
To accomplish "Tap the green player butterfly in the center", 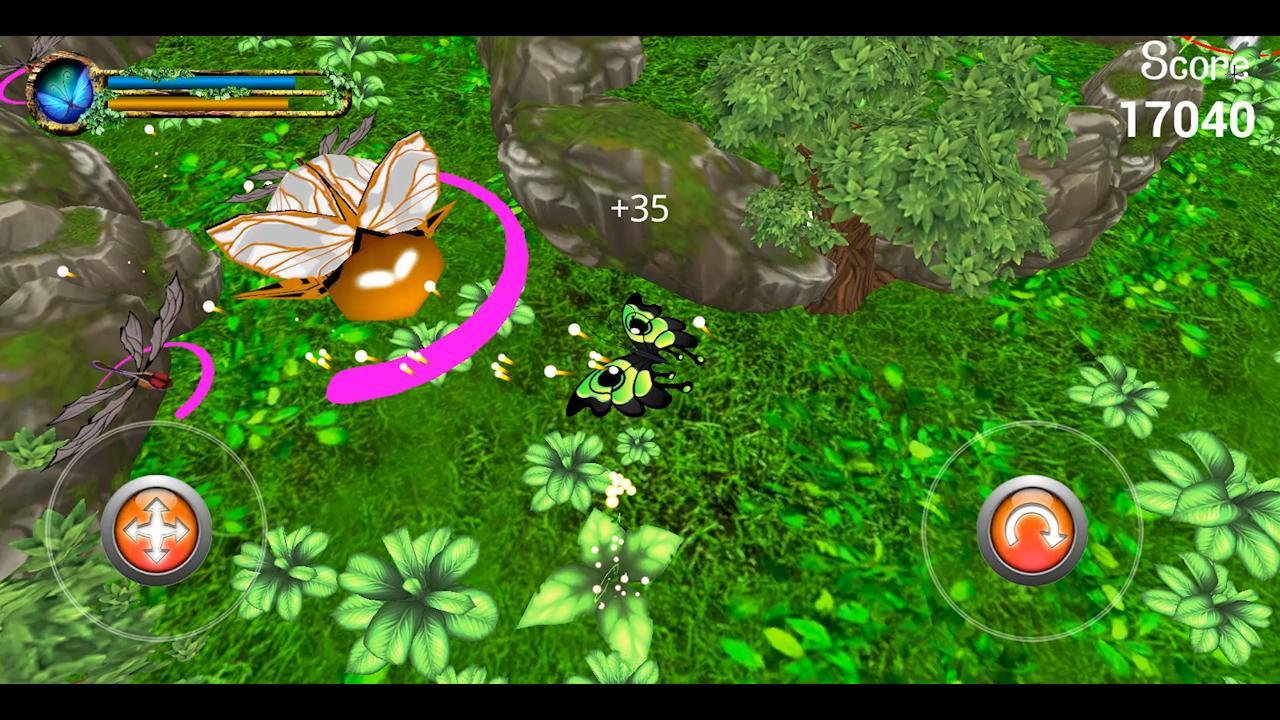I will 638,355.
